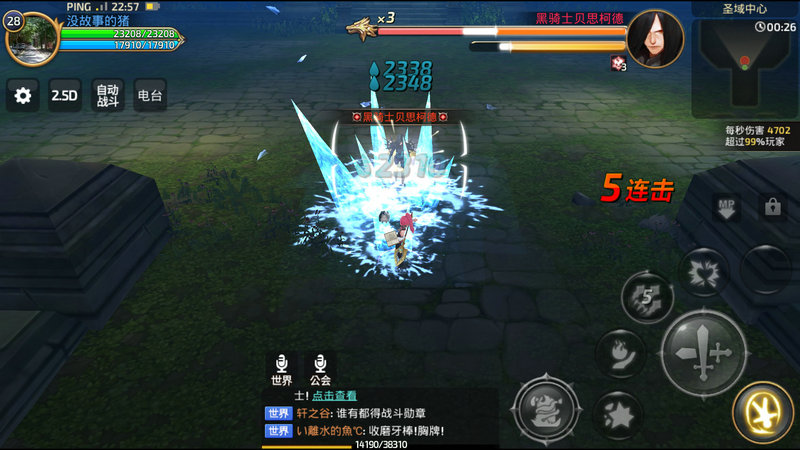
Task: Open the 圣域中心 minimap
Action: [745, 62]
